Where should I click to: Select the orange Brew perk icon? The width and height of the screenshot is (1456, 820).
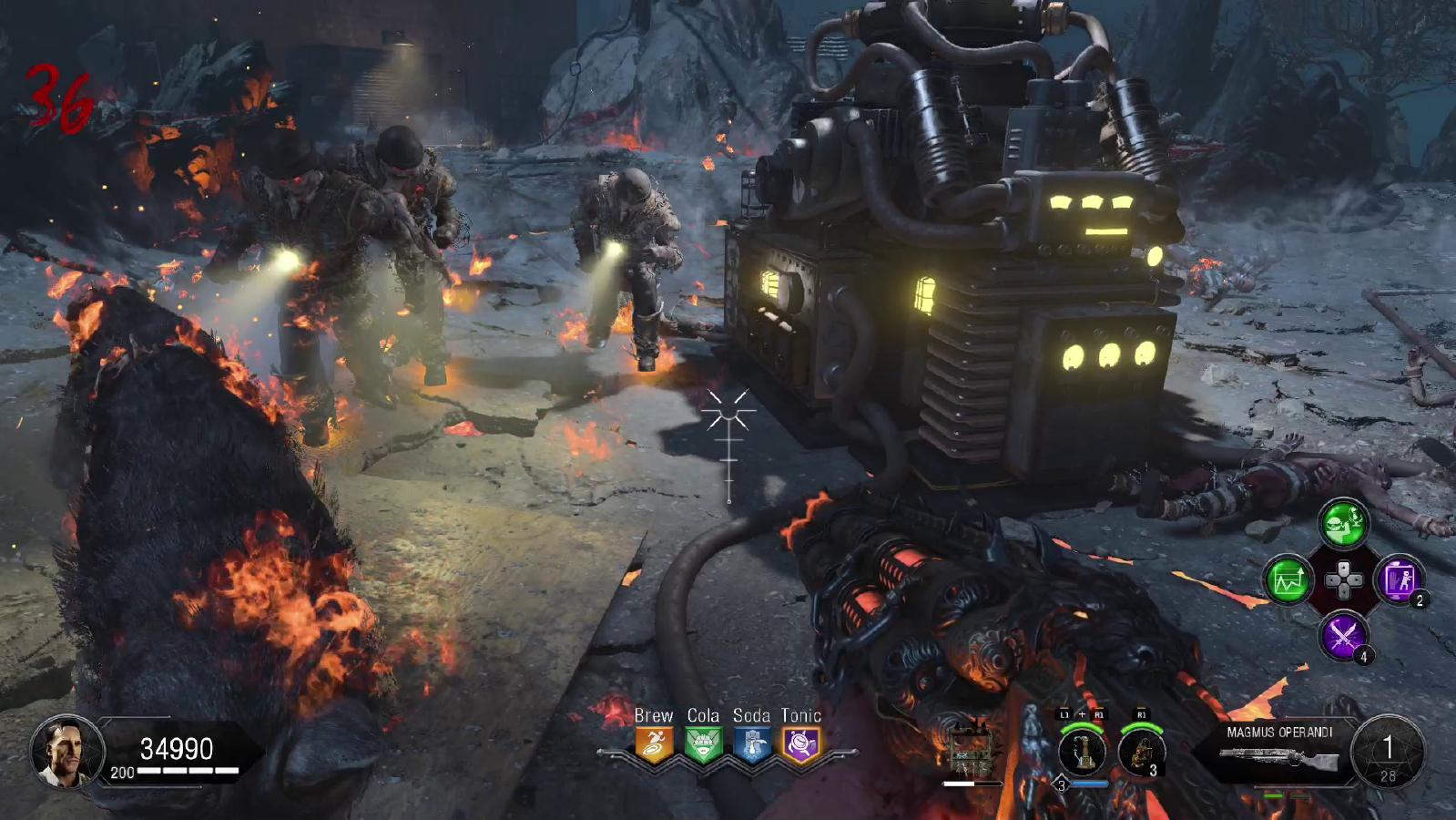(x=654, y=744)
